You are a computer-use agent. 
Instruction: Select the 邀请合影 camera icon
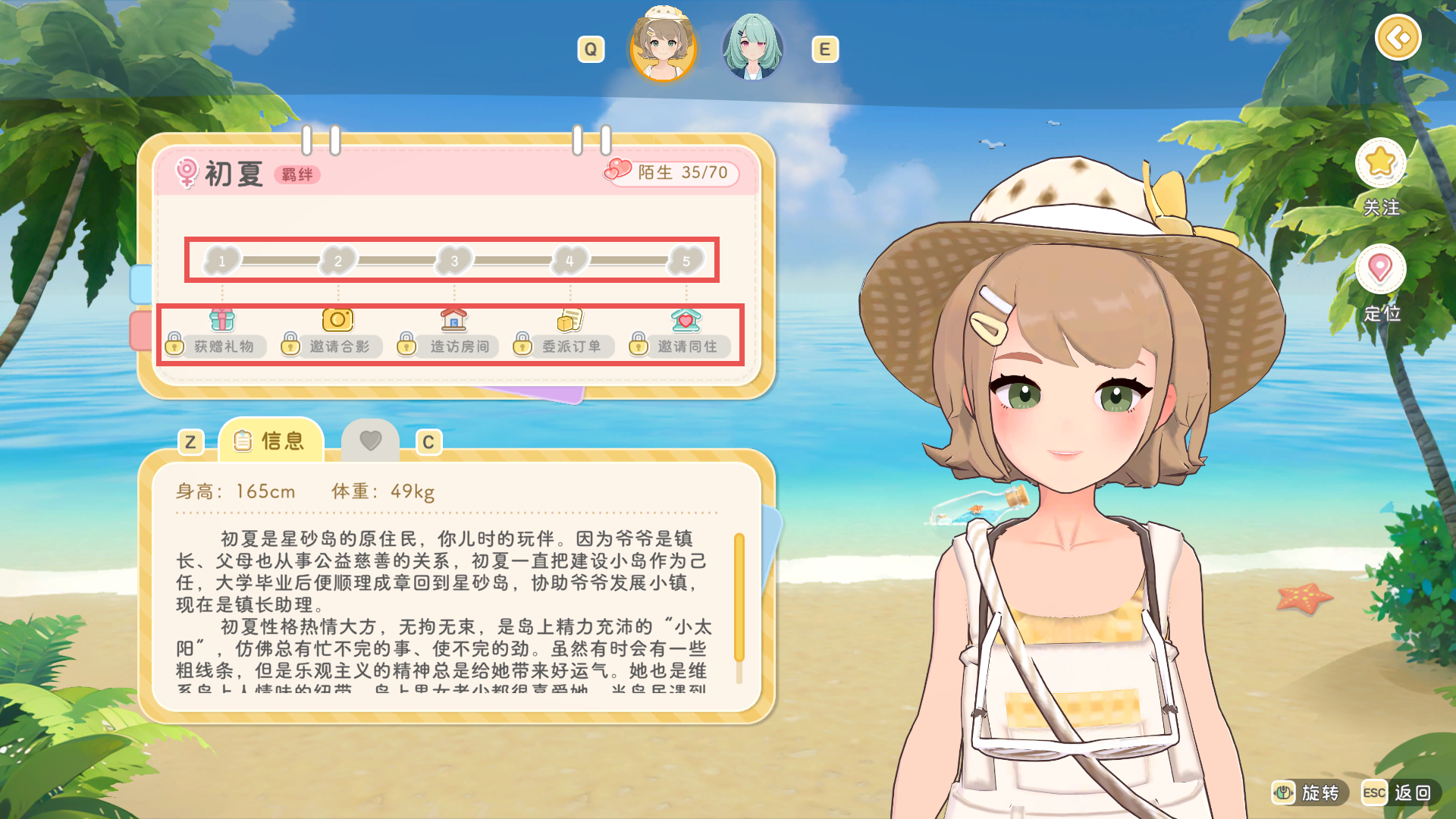coord(337,320)
